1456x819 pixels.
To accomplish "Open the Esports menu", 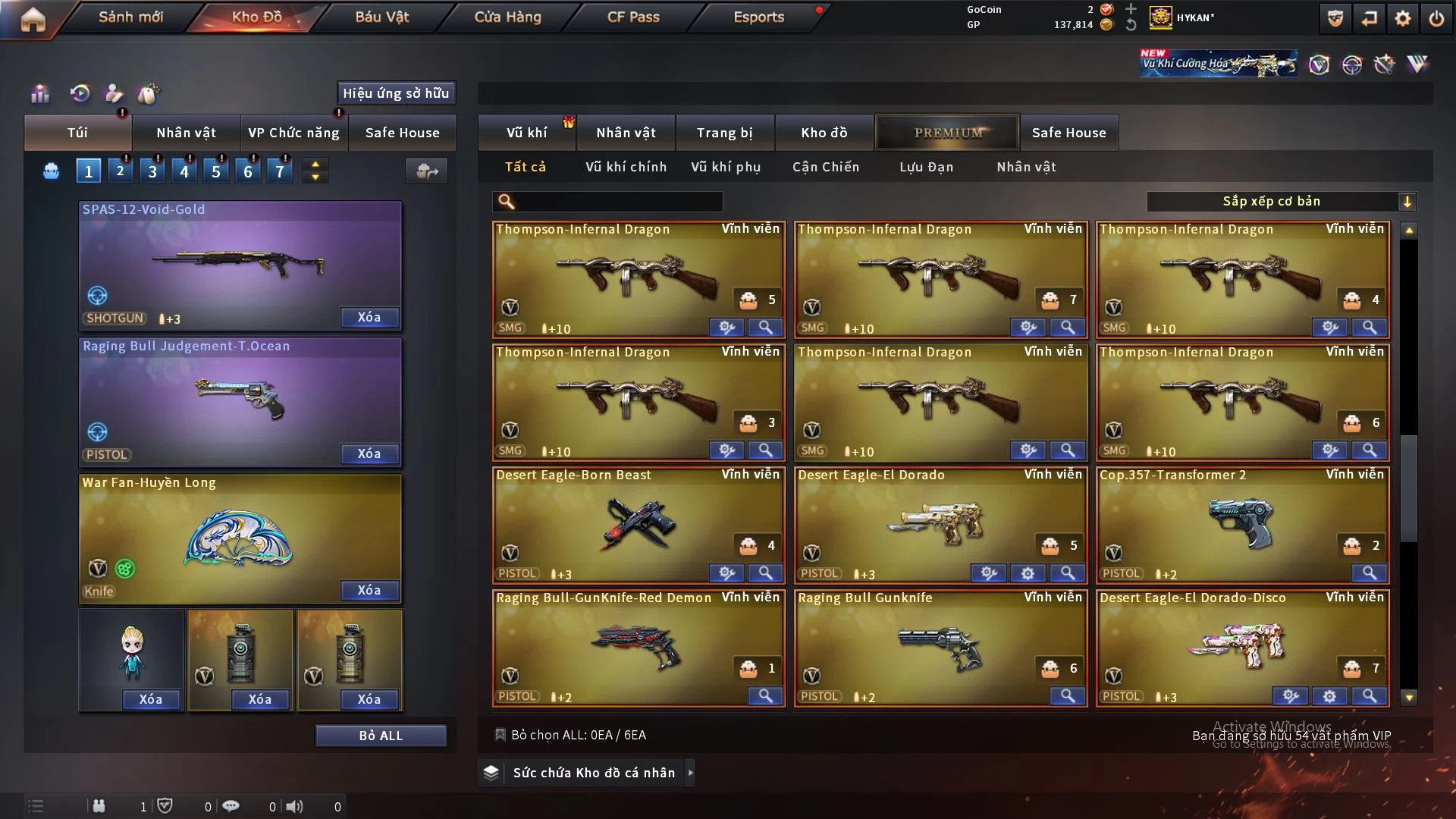I will (758, 17).
